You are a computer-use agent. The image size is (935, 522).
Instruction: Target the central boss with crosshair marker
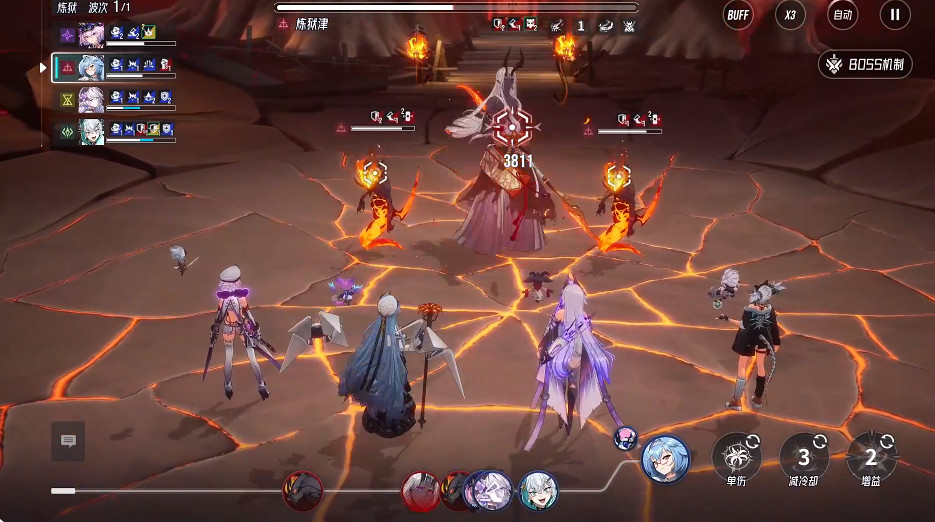[511, 127]
